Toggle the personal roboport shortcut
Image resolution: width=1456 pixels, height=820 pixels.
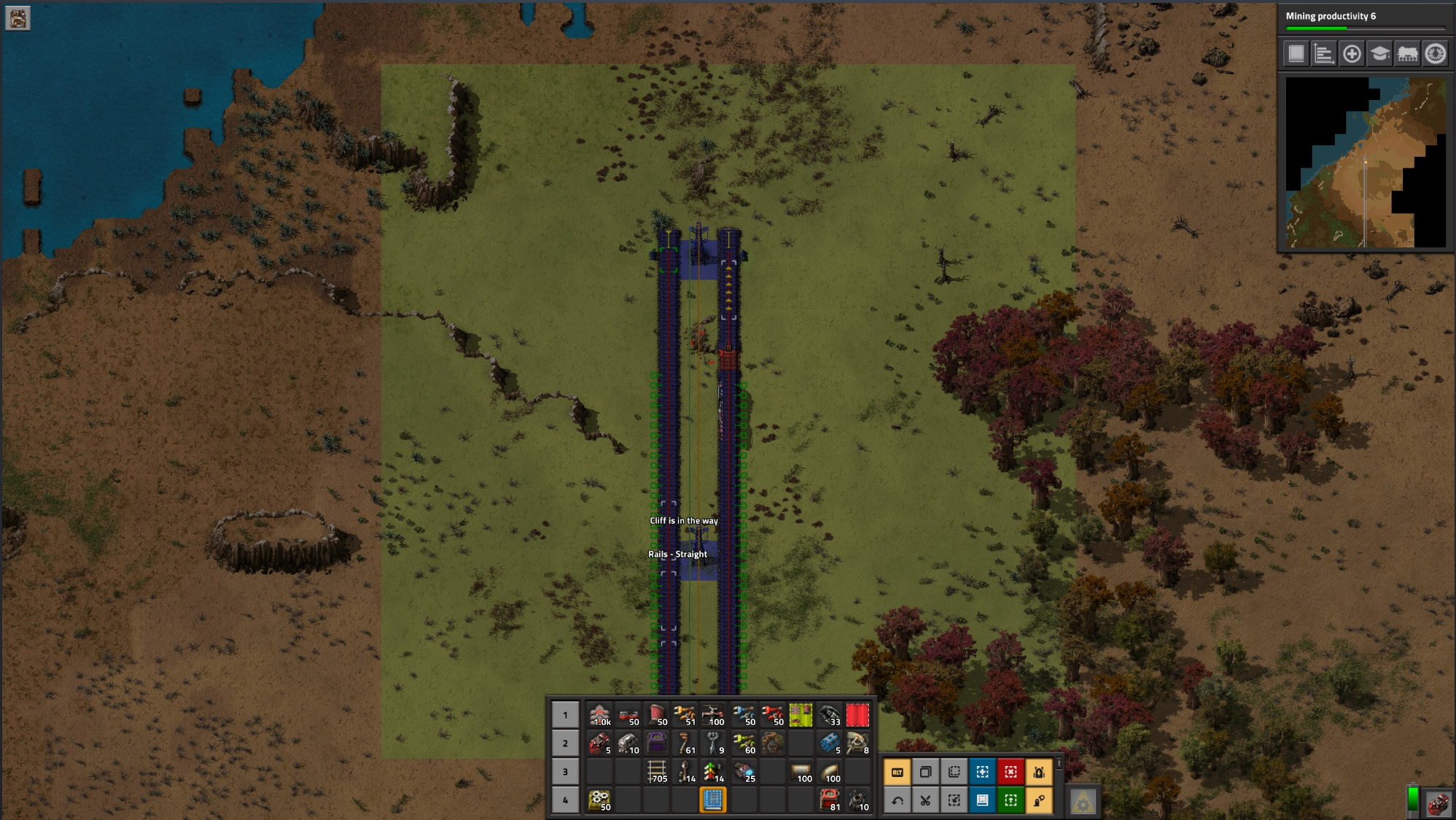(x=1039, y=771)
